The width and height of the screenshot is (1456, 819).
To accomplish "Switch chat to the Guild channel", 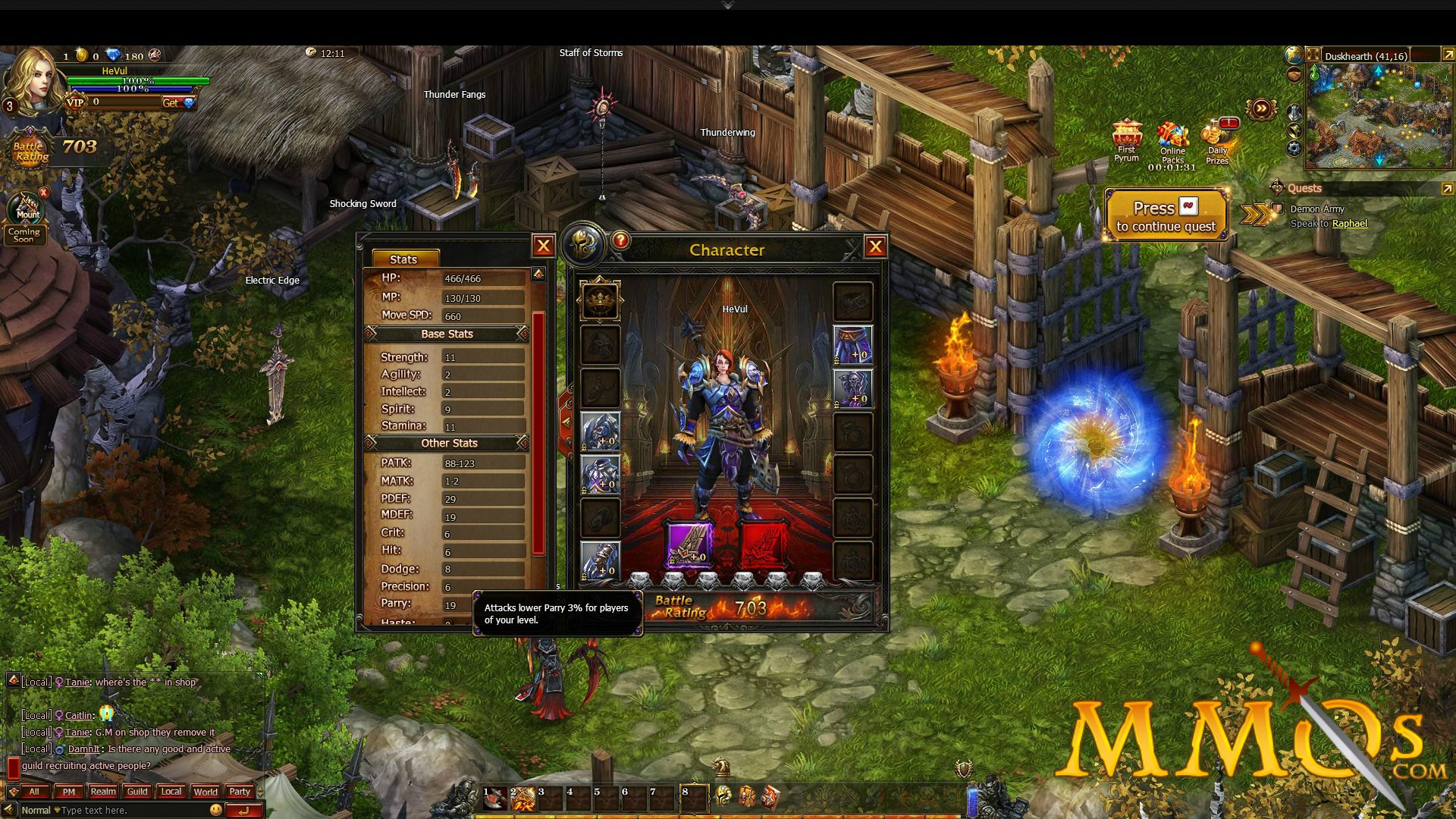I will point(137,792).
